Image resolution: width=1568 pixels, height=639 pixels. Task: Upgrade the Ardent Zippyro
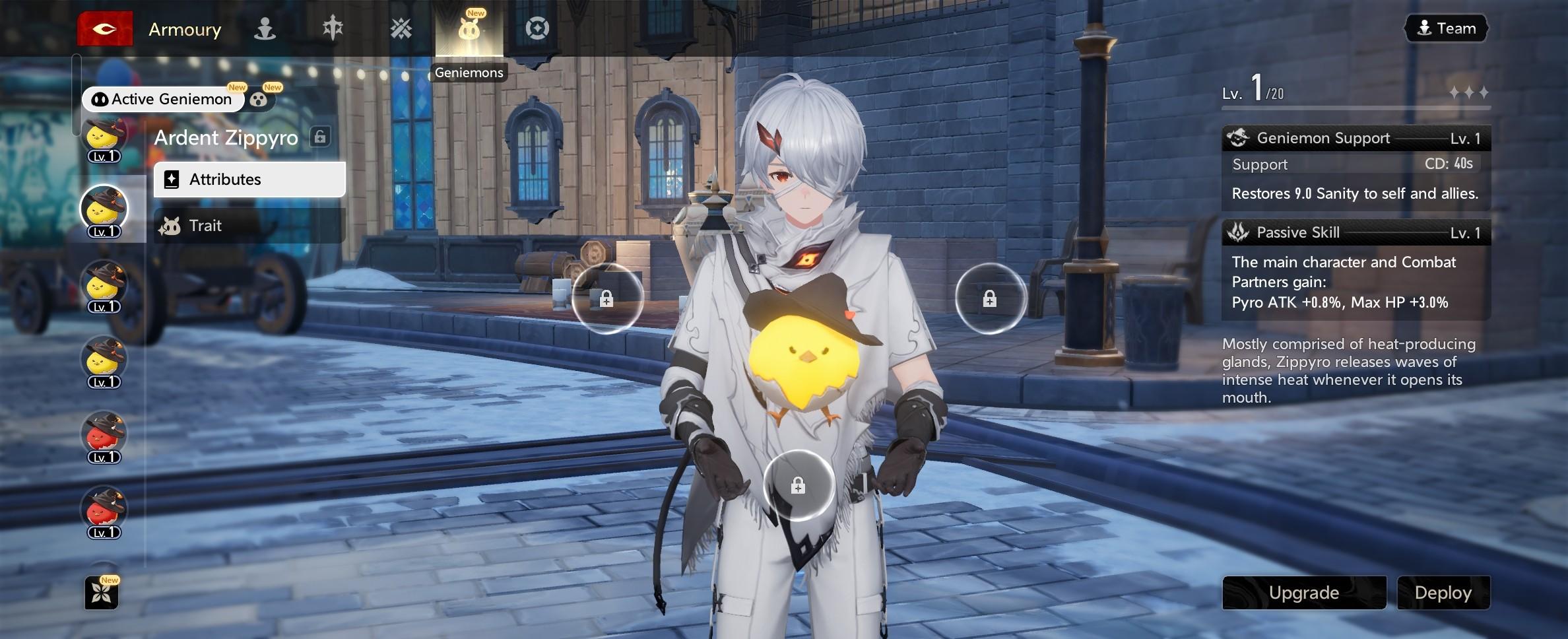pyautogui.click(x=1303, y=592)
